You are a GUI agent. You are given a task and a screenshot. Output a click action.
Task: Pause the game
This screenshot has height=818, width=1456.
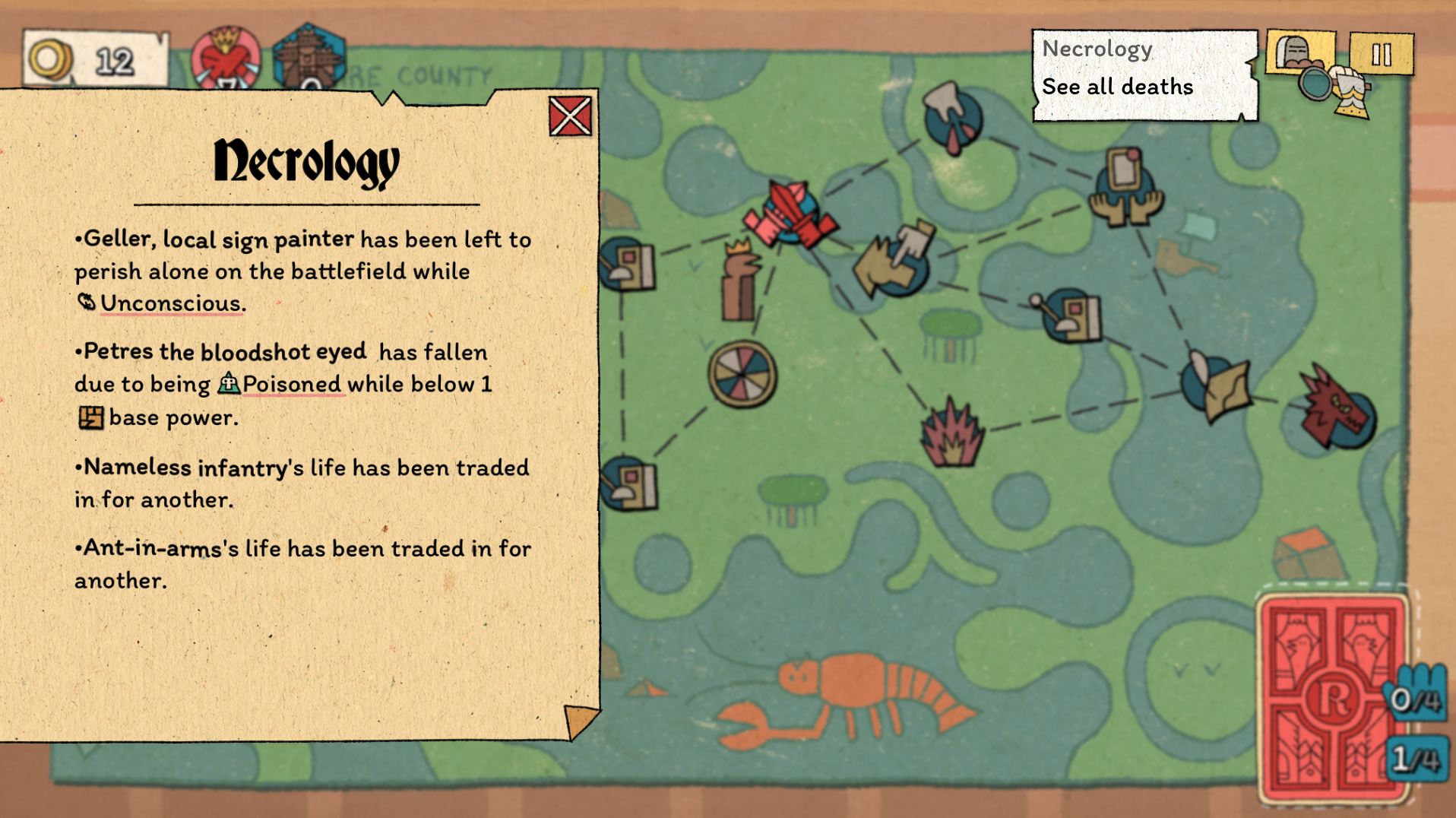tap(1381, 54)
